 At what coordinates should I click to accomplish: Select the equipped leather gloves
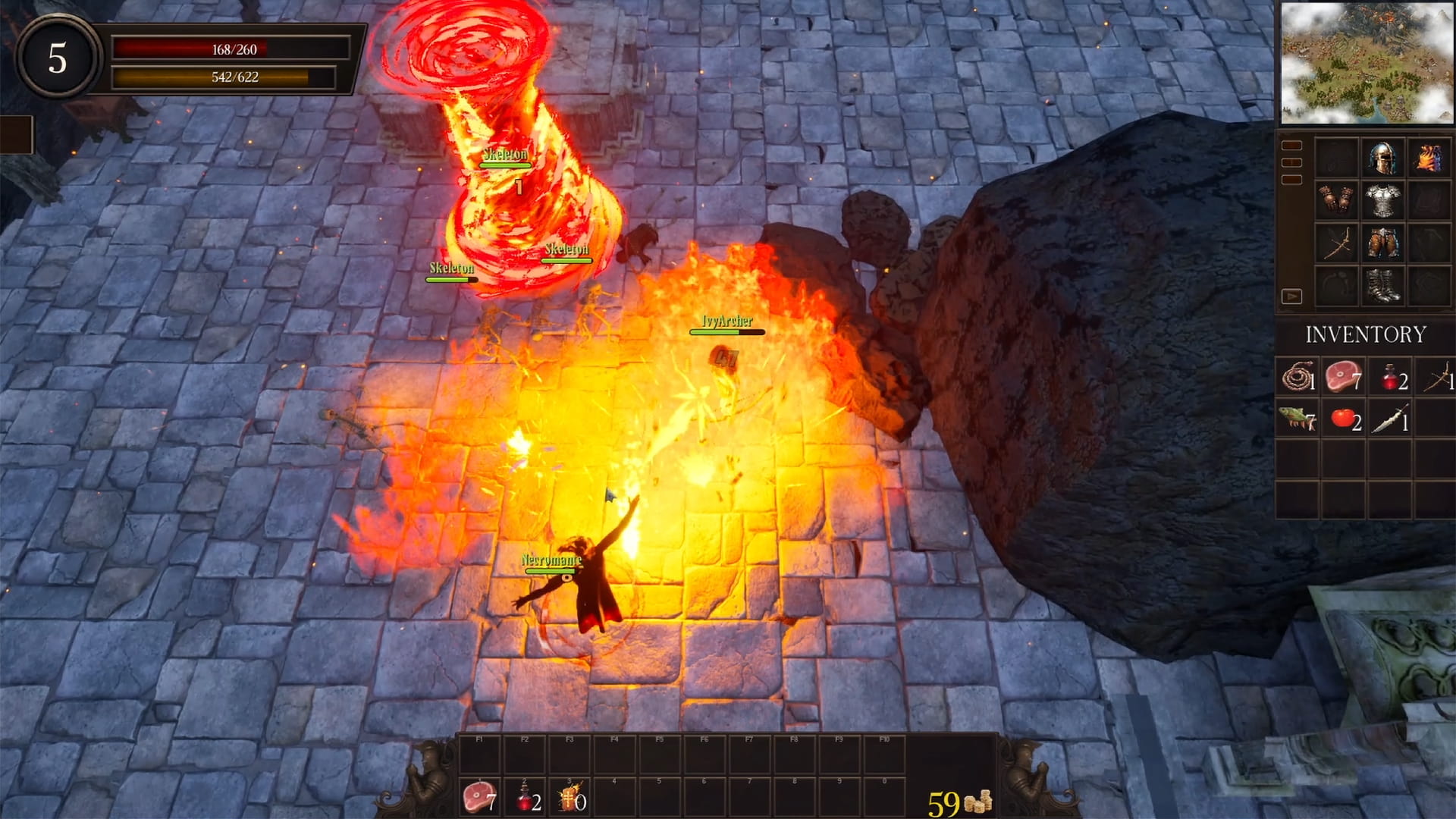[x=1336, y=200]
